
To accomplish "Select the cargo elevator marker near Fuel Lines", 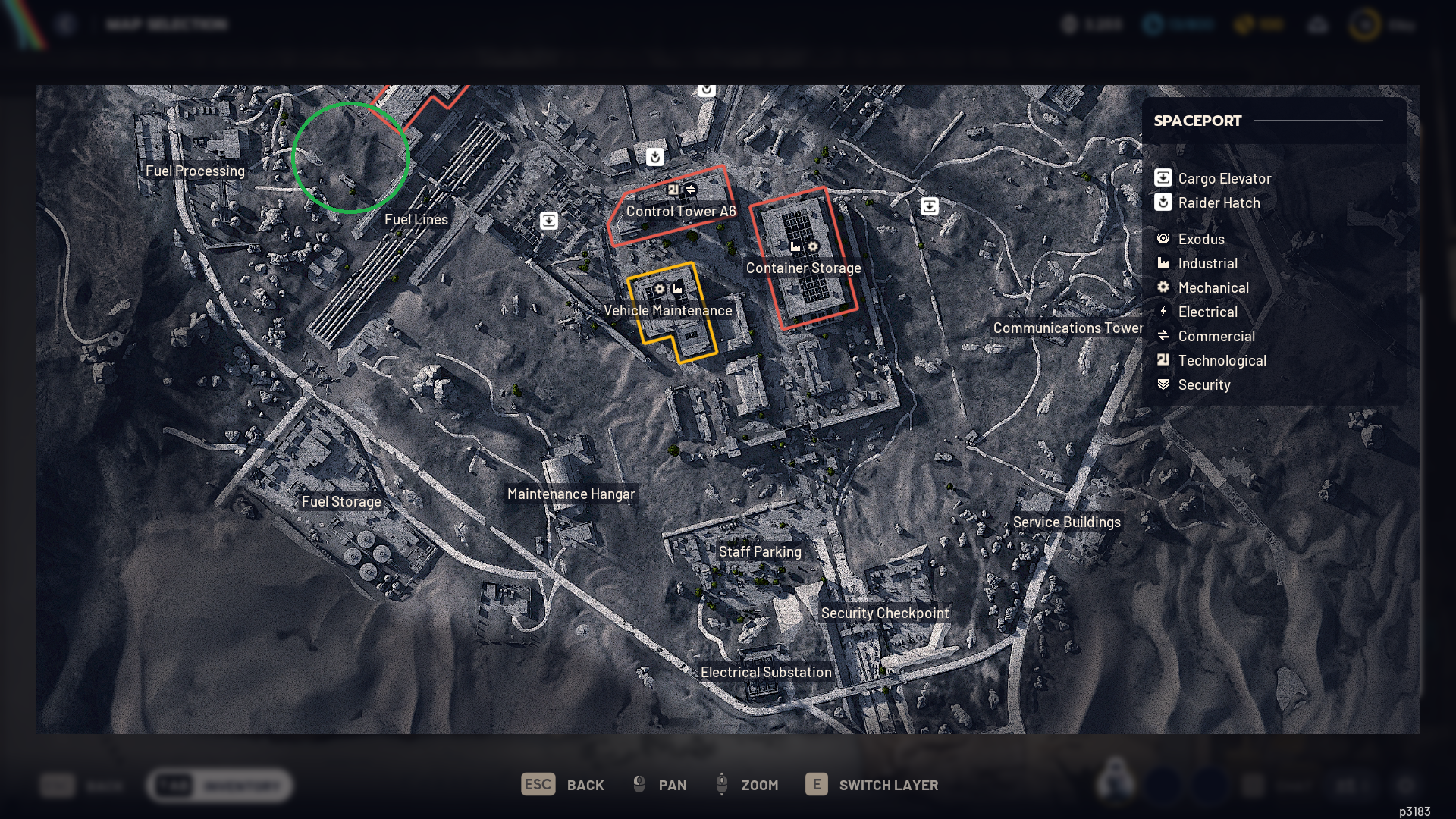I will coord(548,219).
